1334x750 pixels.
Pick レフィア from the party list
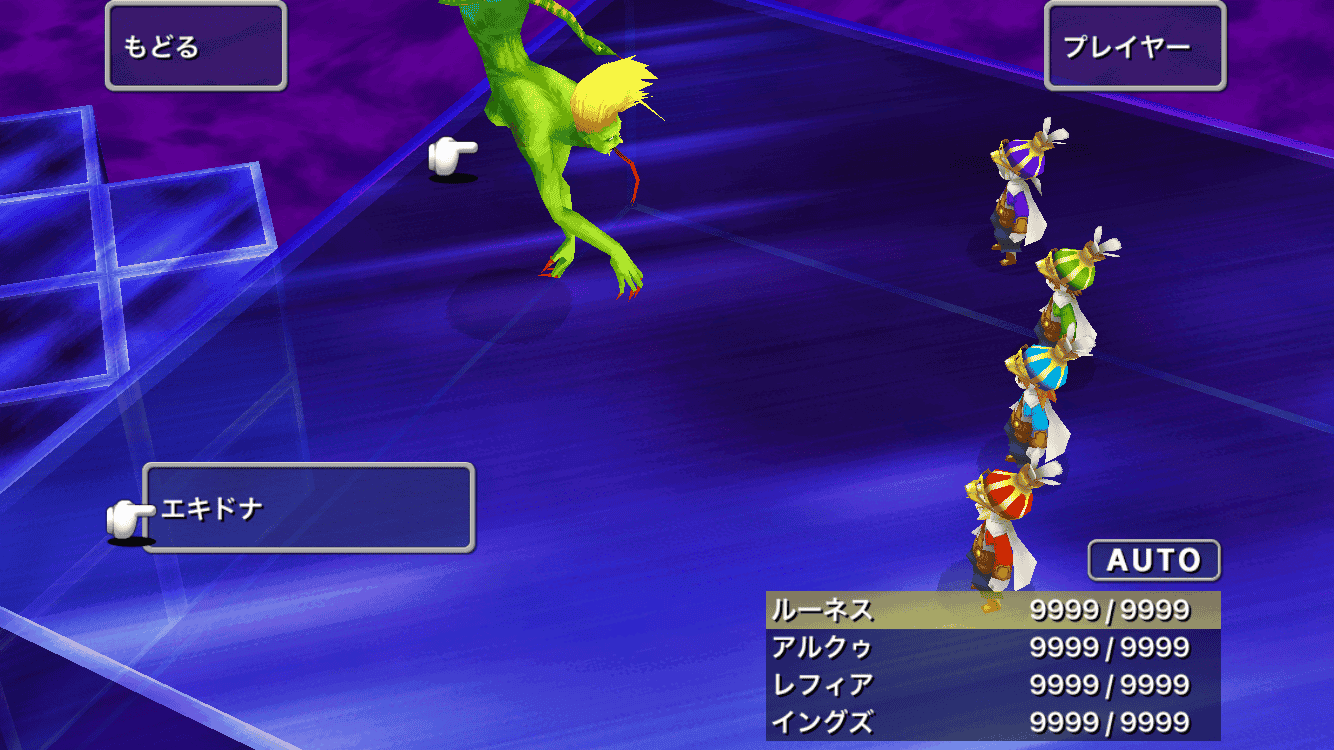[x=992, y=685]
